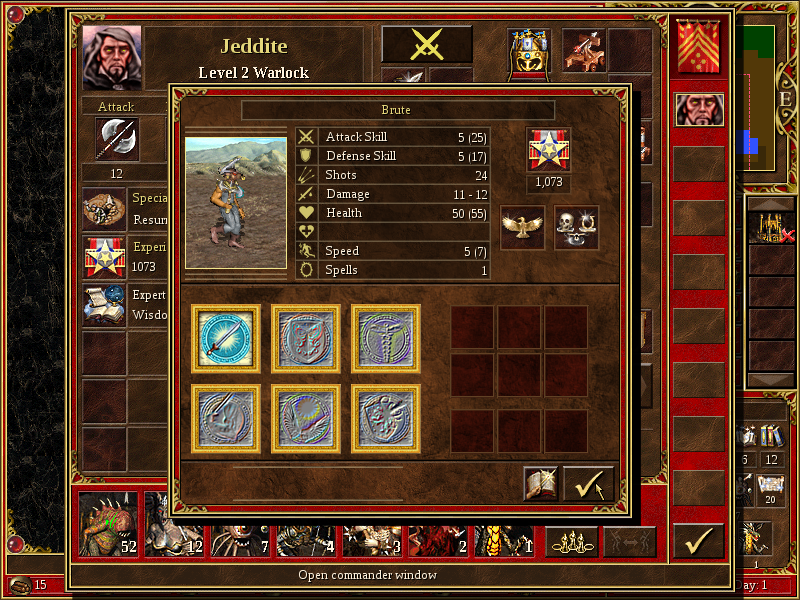Select the army stack of 52 creatures
This screenshot has width=800, height=600.
click(108, 525)
